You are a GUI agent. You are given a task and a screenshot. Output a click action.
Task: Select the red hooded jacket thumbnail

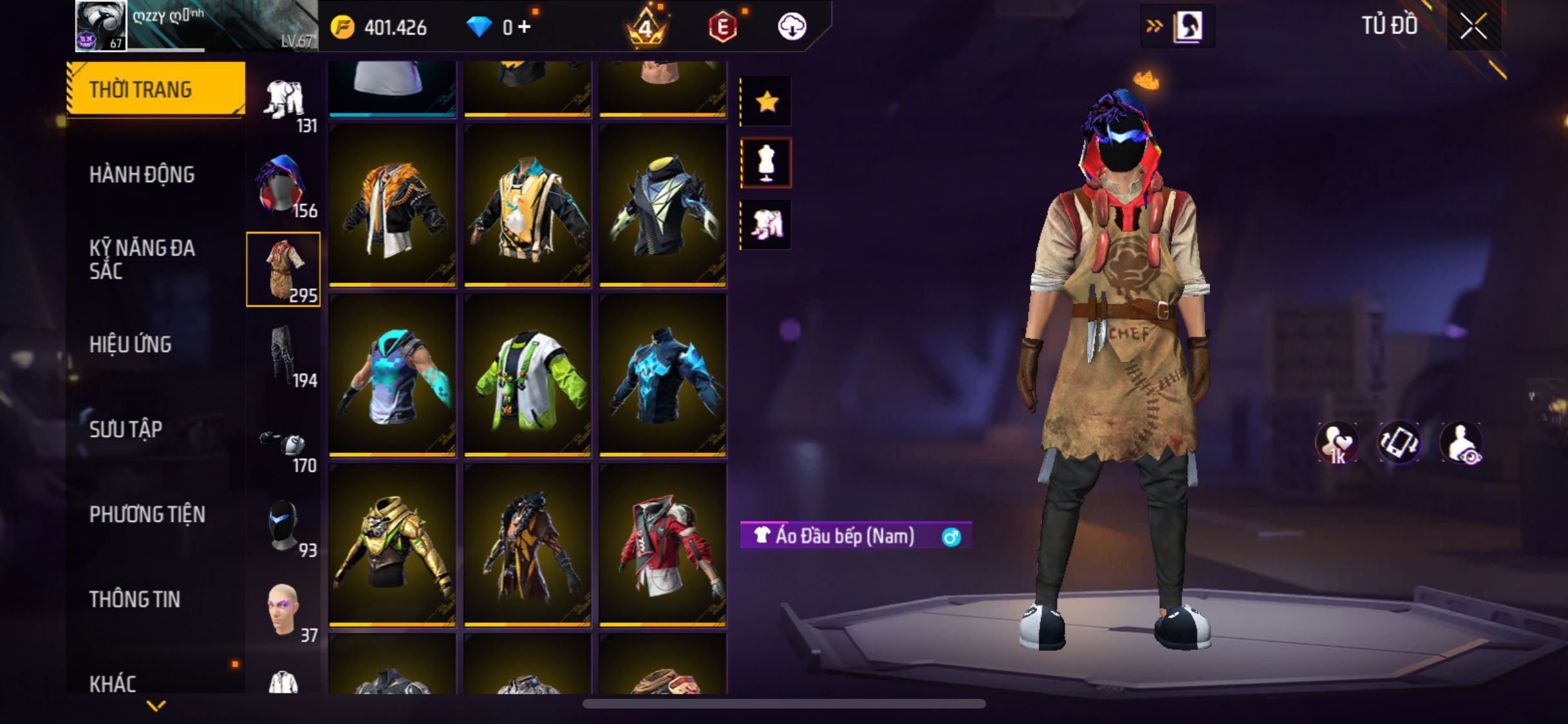pyautogui.click(x=662, y=544)
